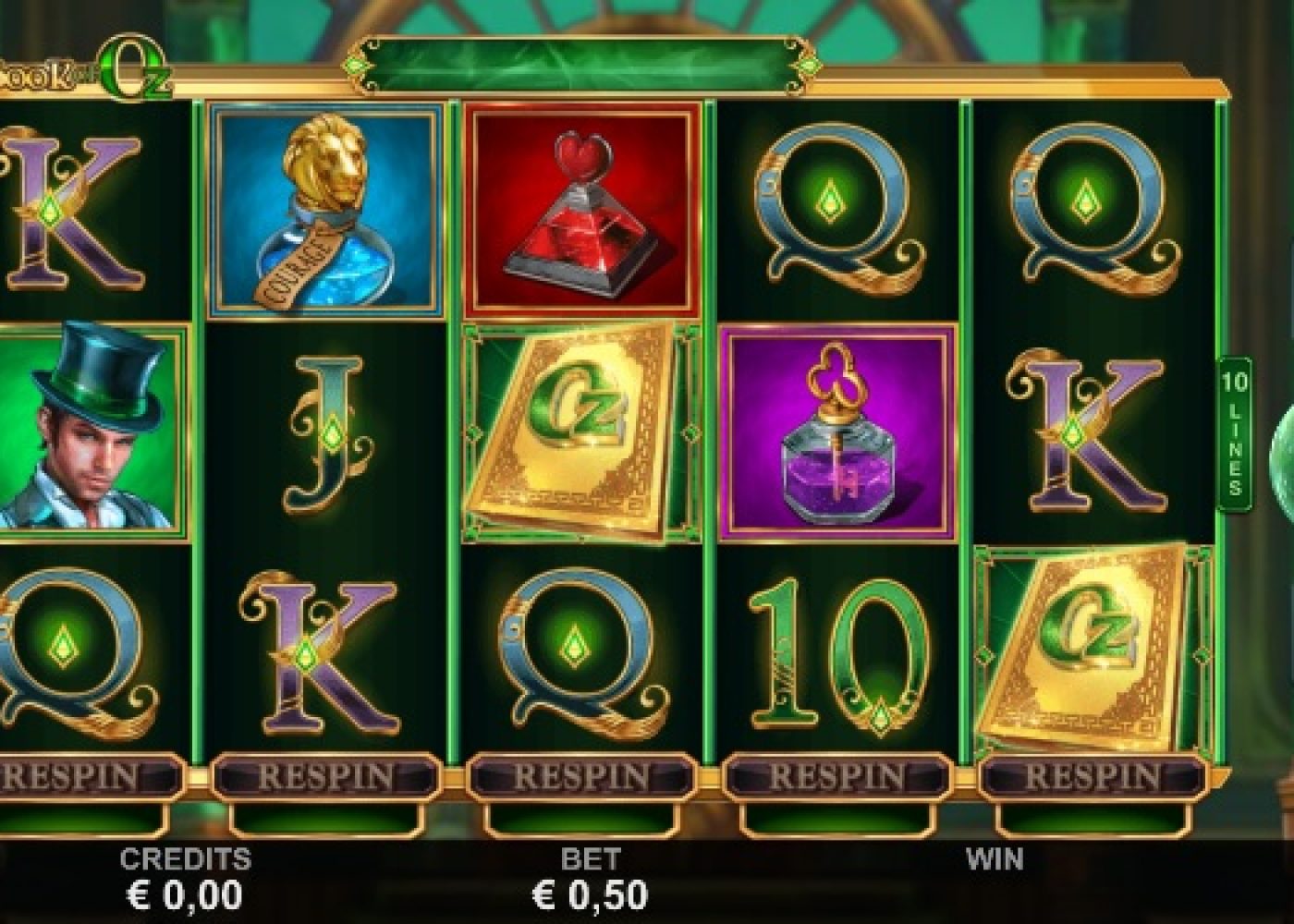The width and height of the screenshot is (1294, 924).
Task: Respin the reel showing the purple key potion
Action: tap(837, 776)
